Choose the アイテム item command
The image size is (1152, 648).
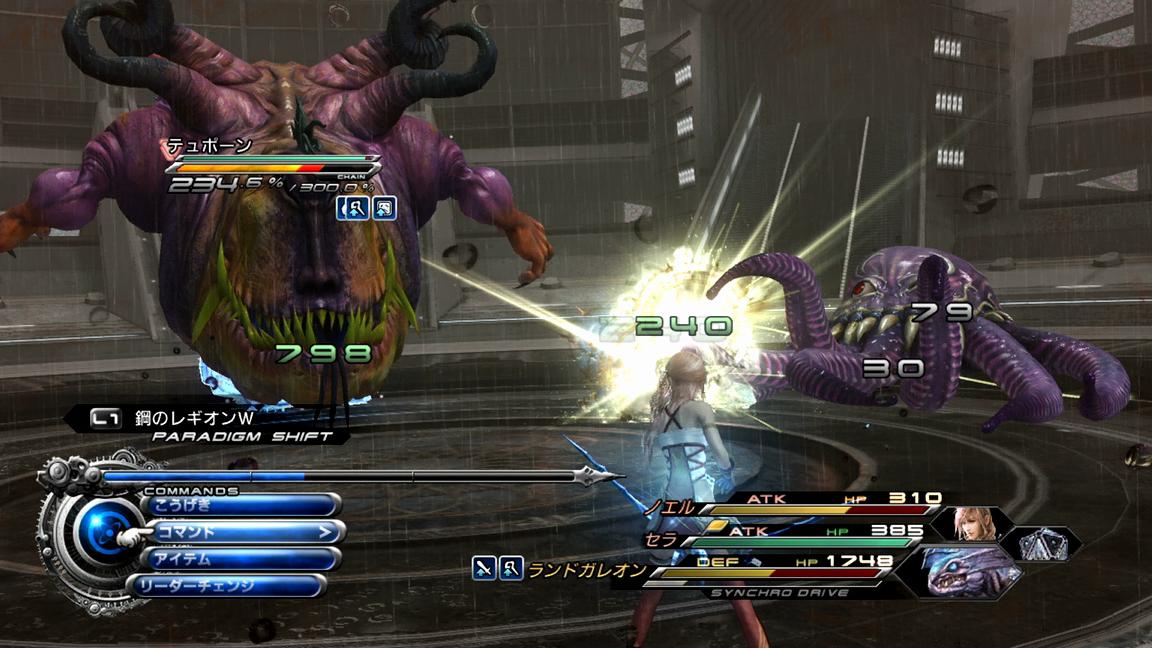[x=240, y=558]
